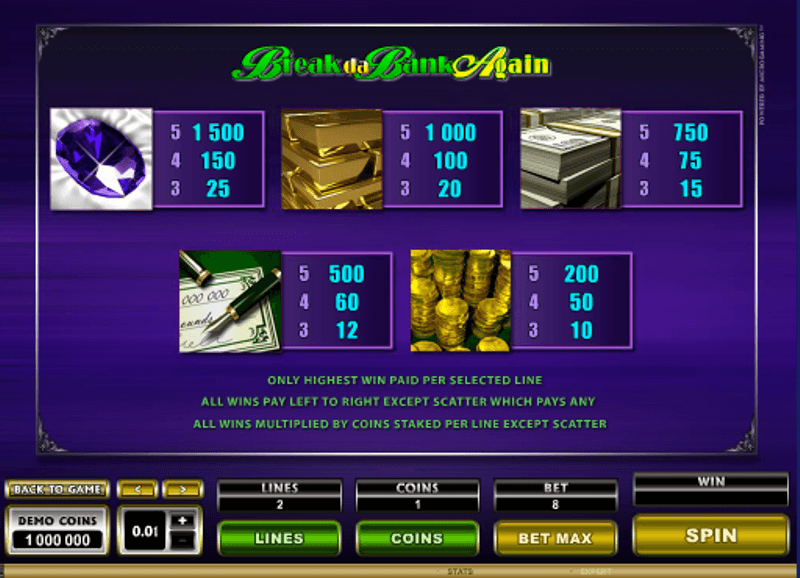Hit the gold Spin button
The image size is (800, 578).
711,536
